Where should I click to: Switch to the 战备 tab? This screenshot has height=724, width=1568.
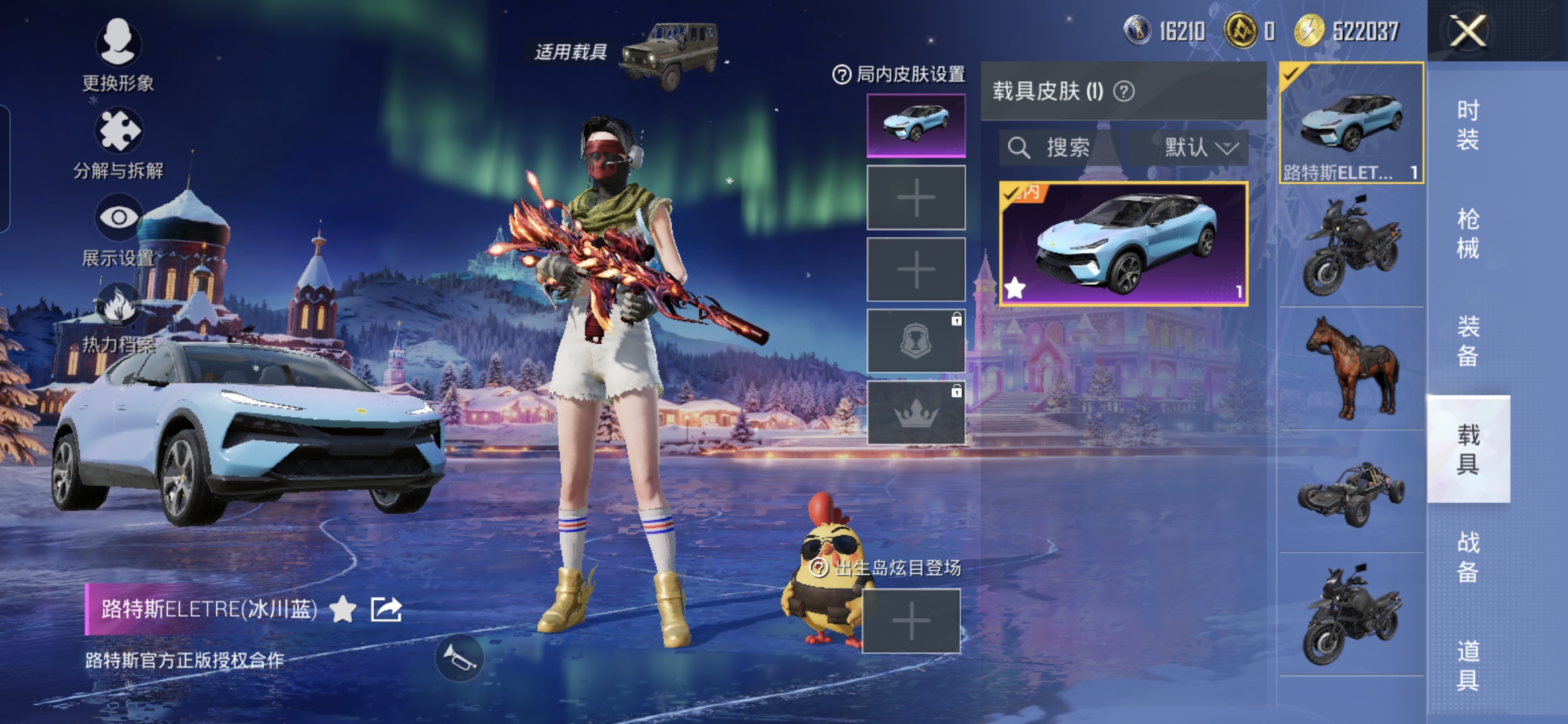pos(1467,557)
